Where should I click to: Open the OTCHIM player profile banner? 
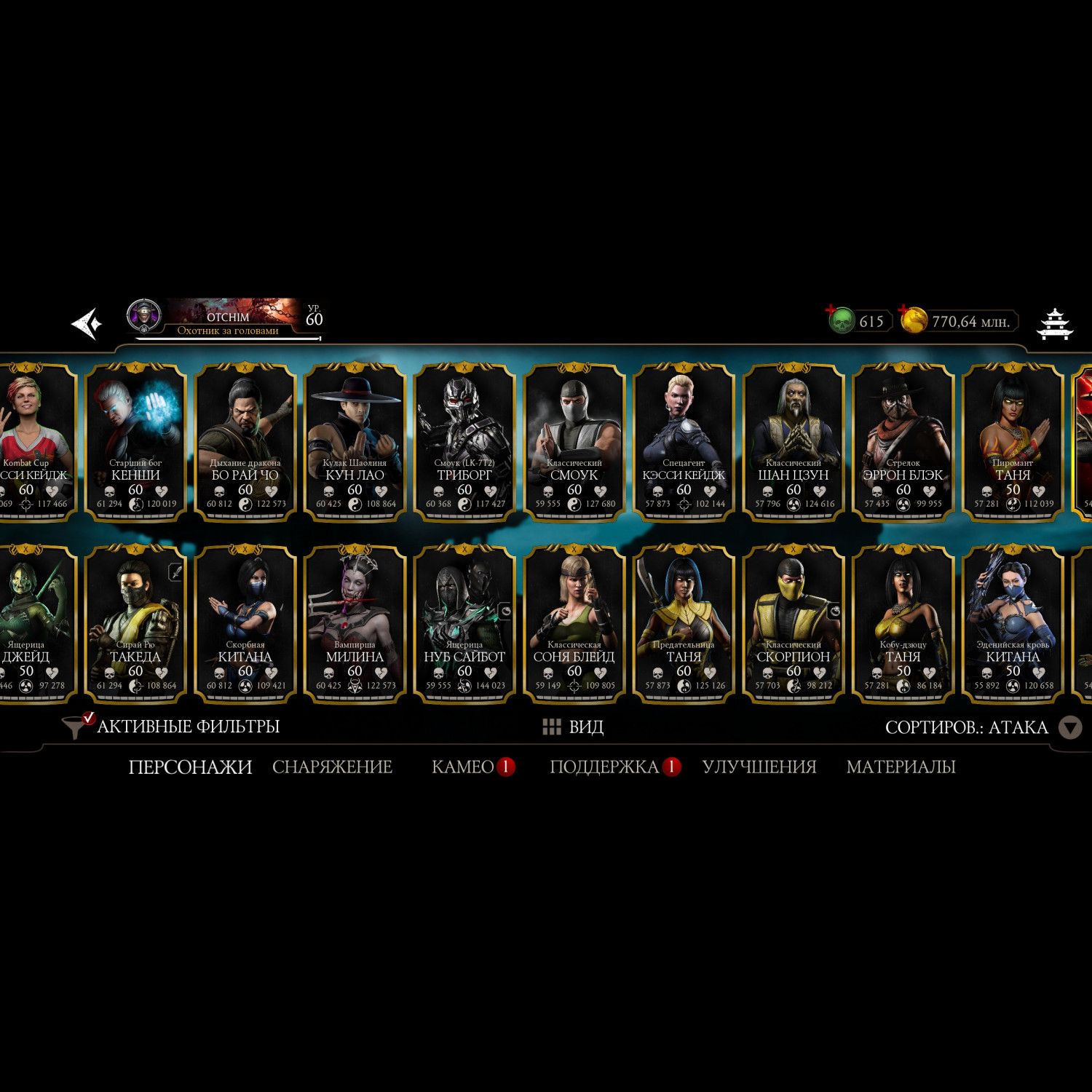226,319
